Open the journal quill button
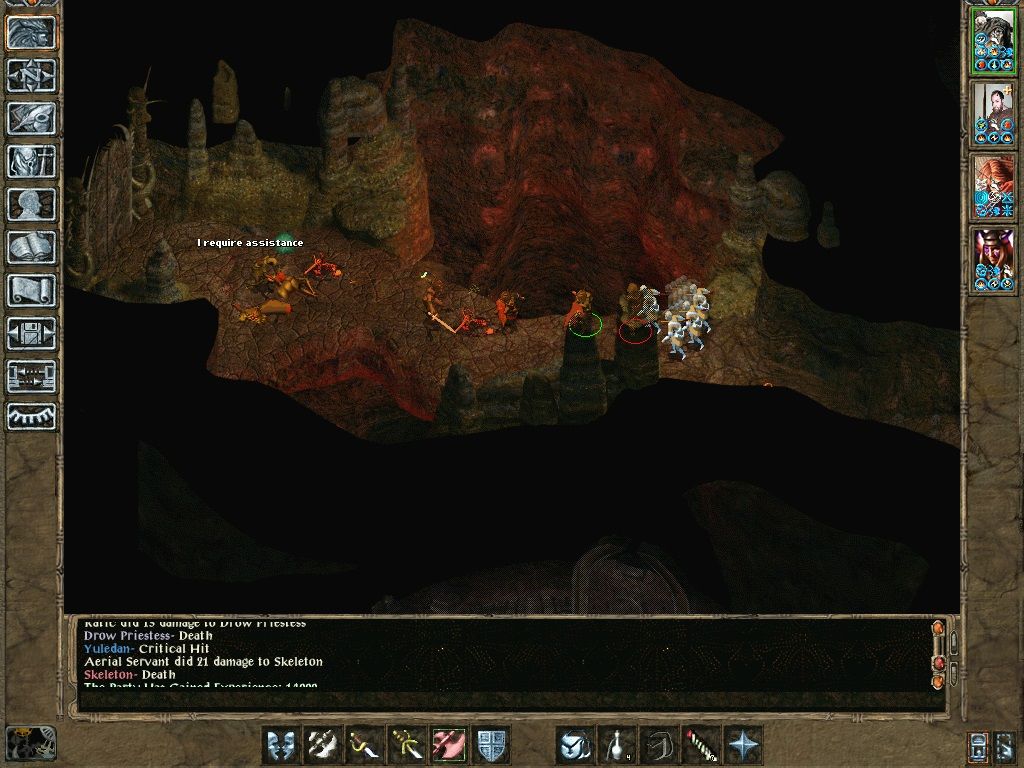The image size is (1024, 768). click(31, 118)
